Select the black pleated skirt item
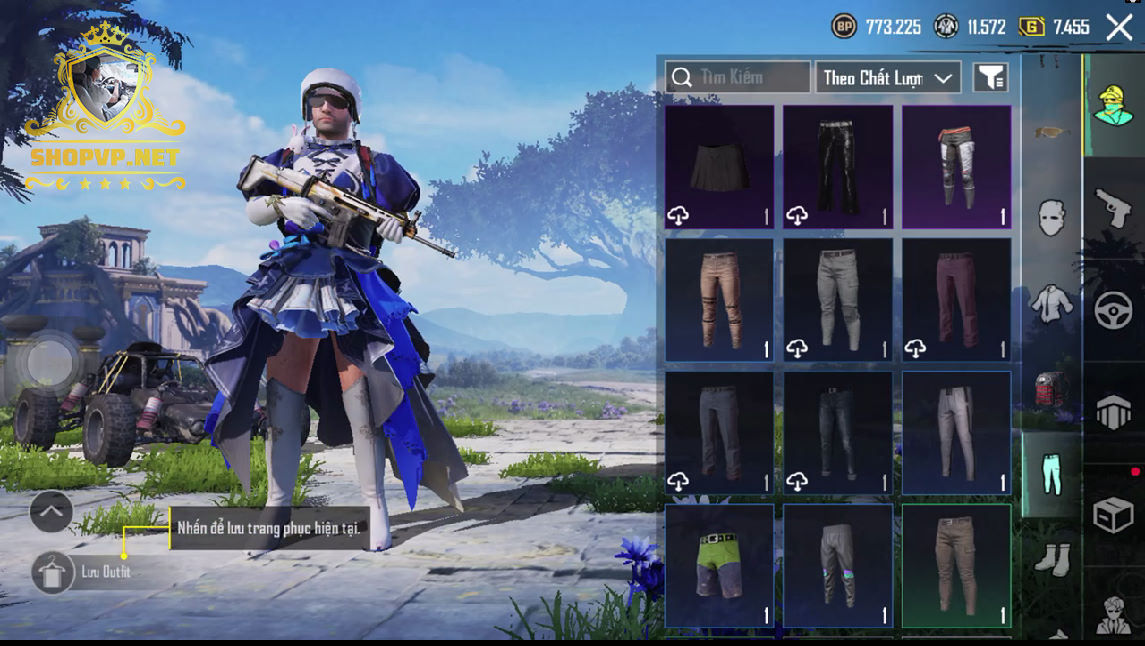Screen dimensions: 1145x646 click(719, 167)
